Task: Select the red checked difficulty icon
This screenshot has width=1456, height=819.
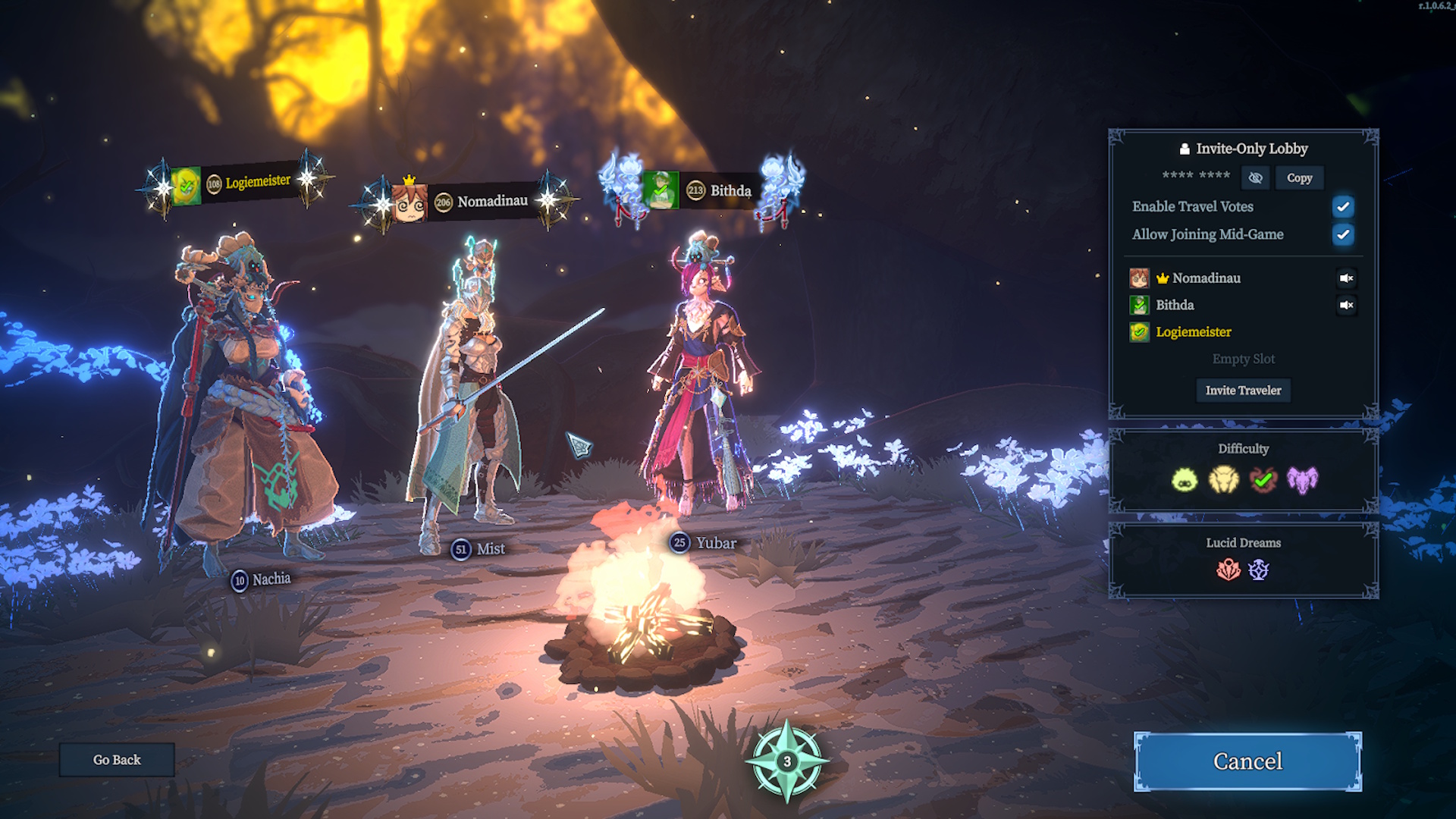Action: click(1263, 479)
